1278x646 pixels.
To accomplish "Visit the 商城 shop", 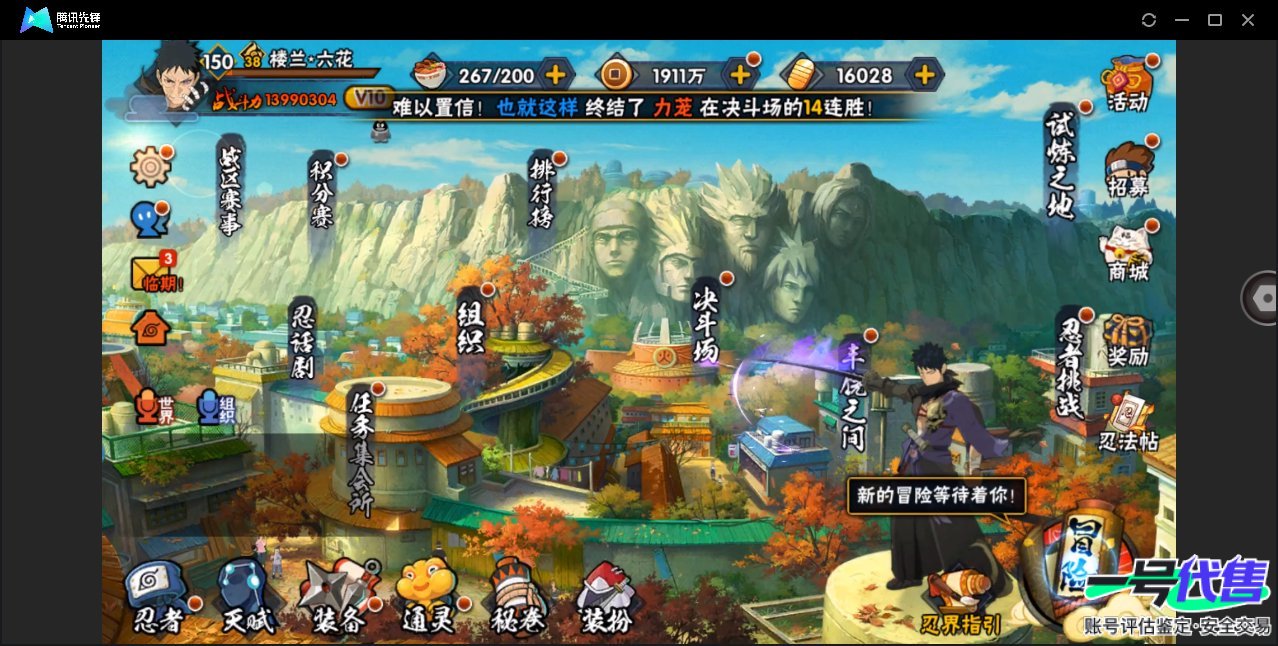I will point(1127,253).
